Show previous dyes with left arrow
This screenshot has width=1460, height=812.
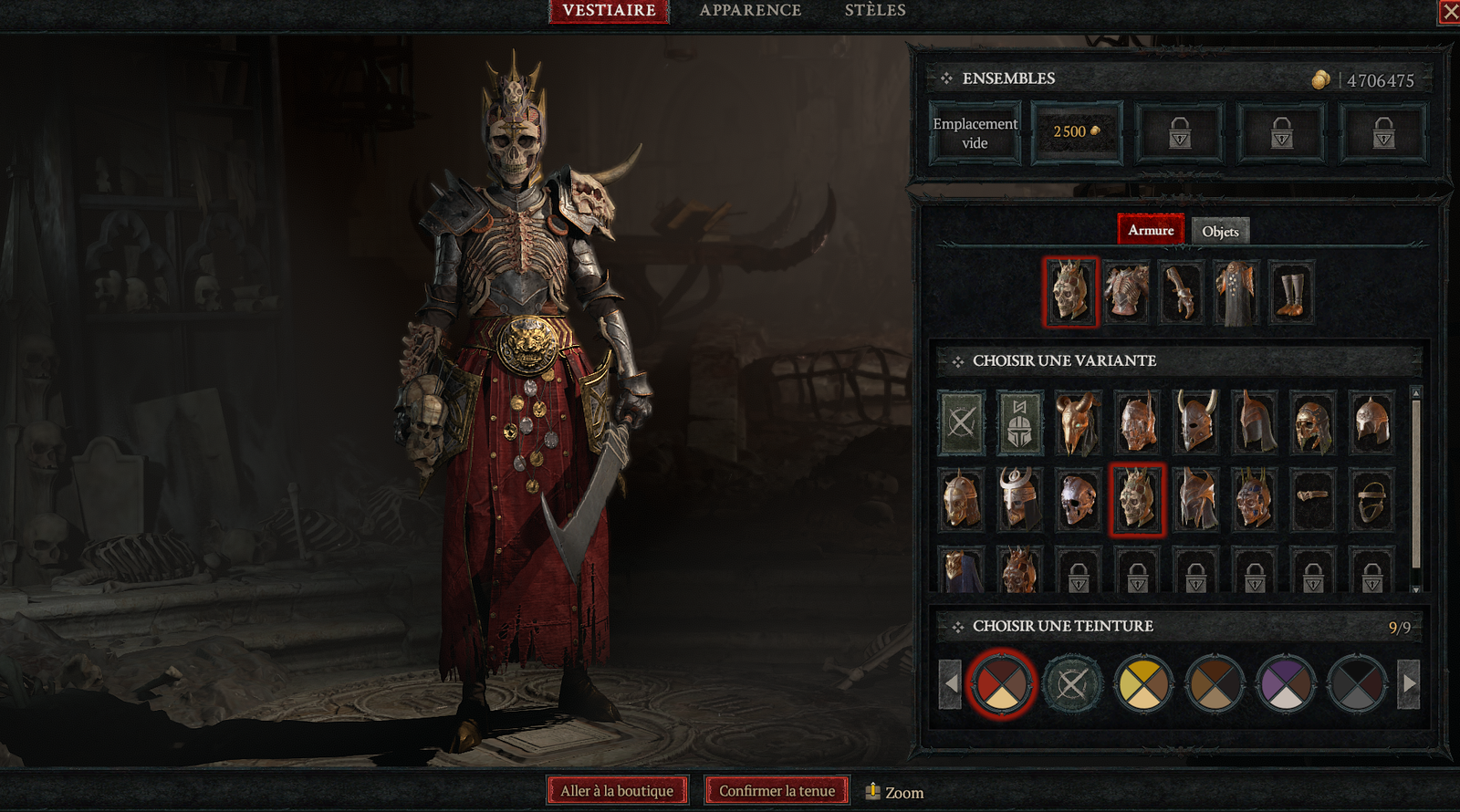[x=950, y=683]
